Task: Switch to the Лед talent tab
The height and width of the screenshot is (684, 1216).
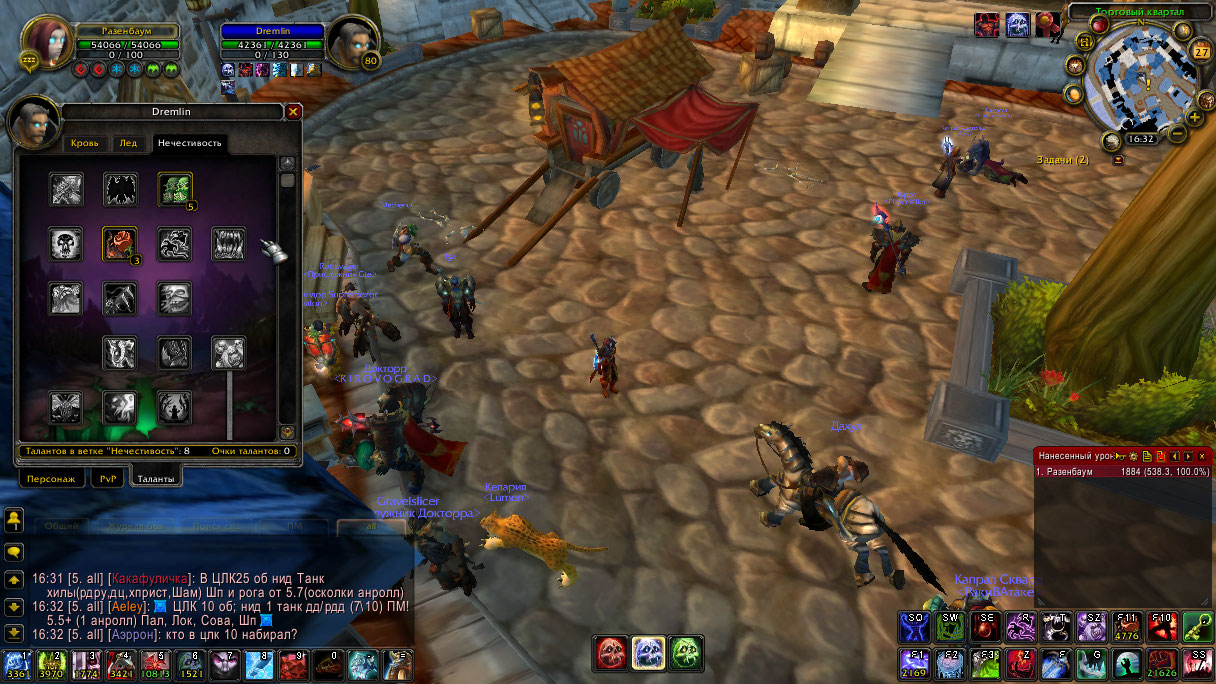Action: 129,144
